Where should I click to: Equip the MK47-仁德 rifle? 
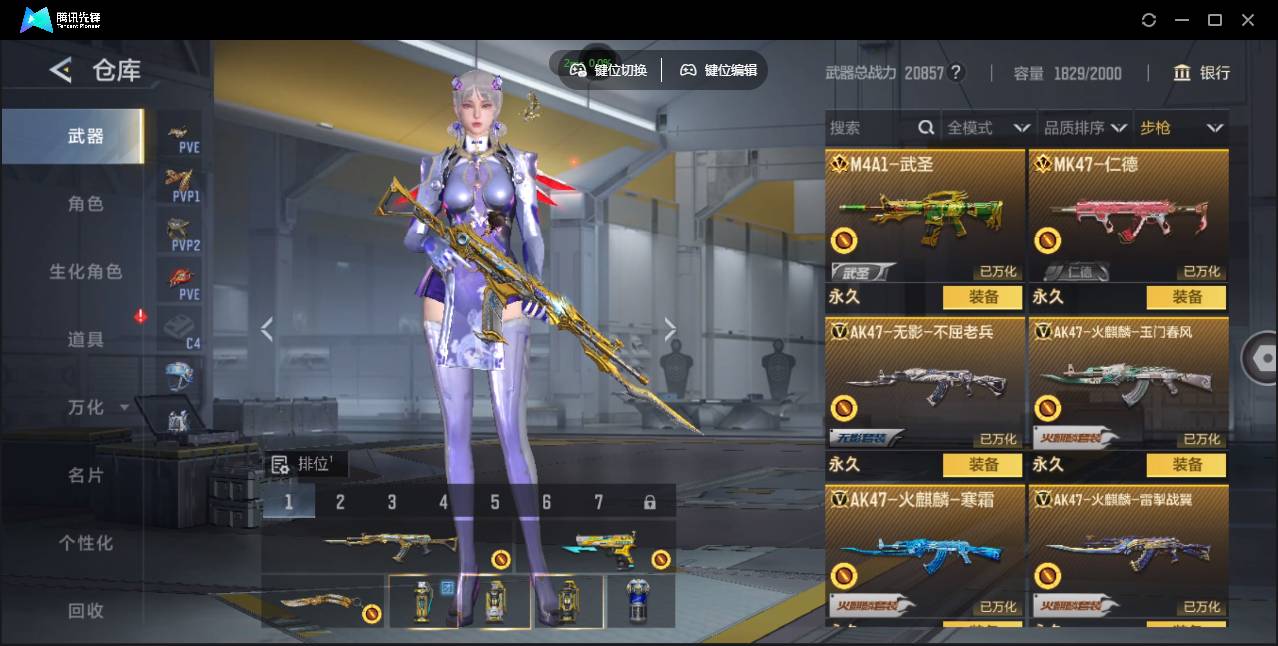click(x=1187, y=297)
